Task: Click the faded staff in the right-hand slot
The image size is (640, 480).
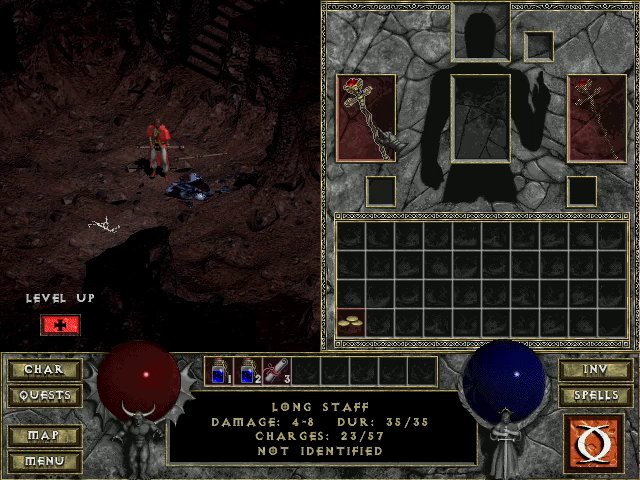Action: pyautogui.click(x=597, y=118)
